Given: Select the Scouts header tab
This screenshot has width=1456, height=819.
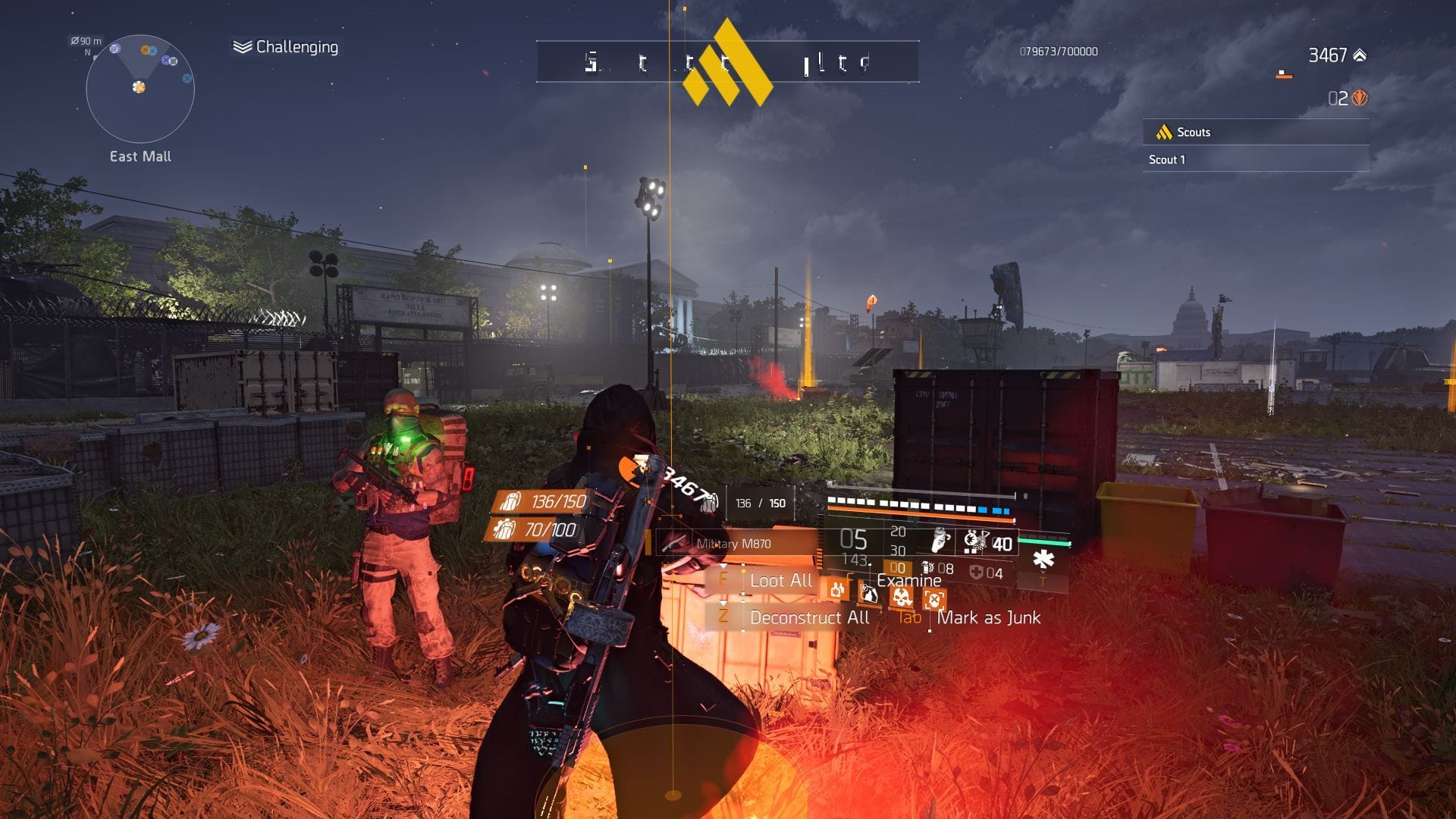Looking at the screenshot, I should (x=1195, y=133).
